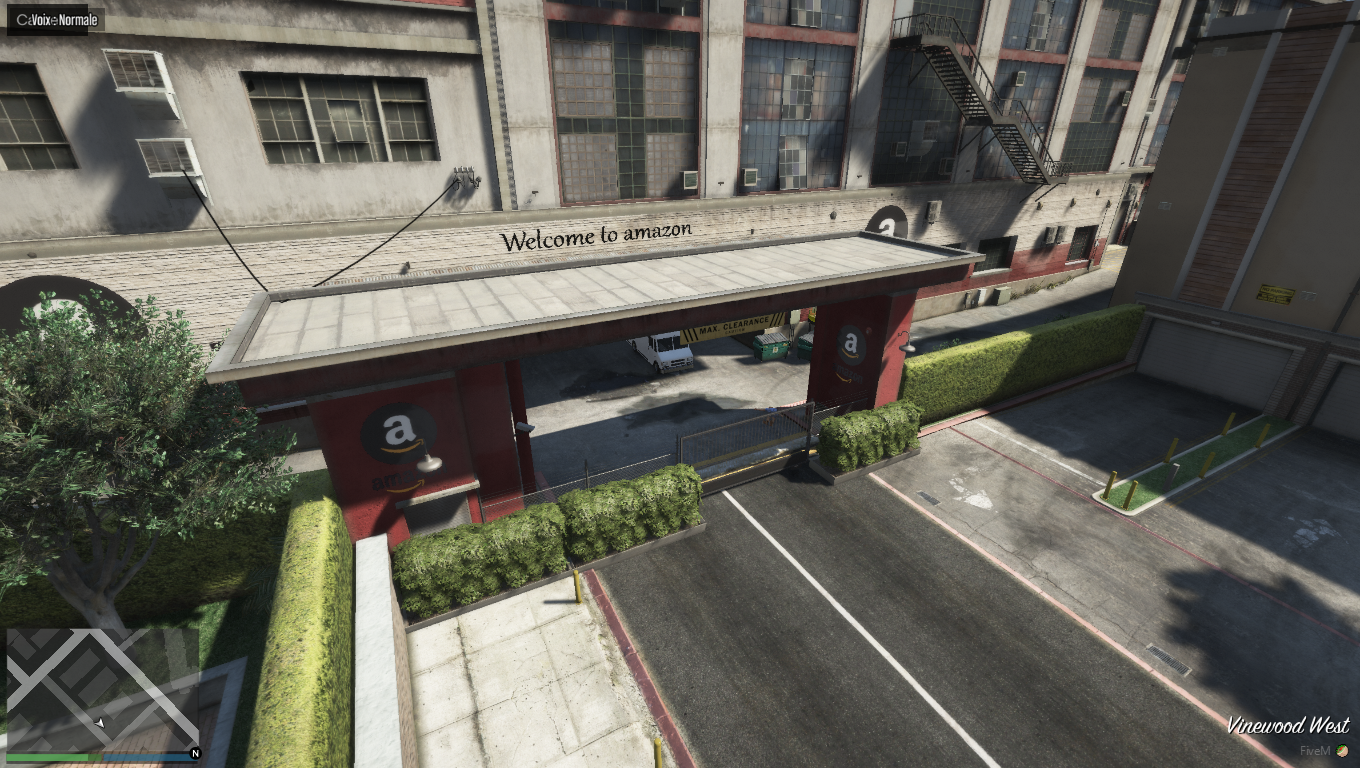
Task: Click the north compass marker on minimap
Action: [x=195, y=753]
